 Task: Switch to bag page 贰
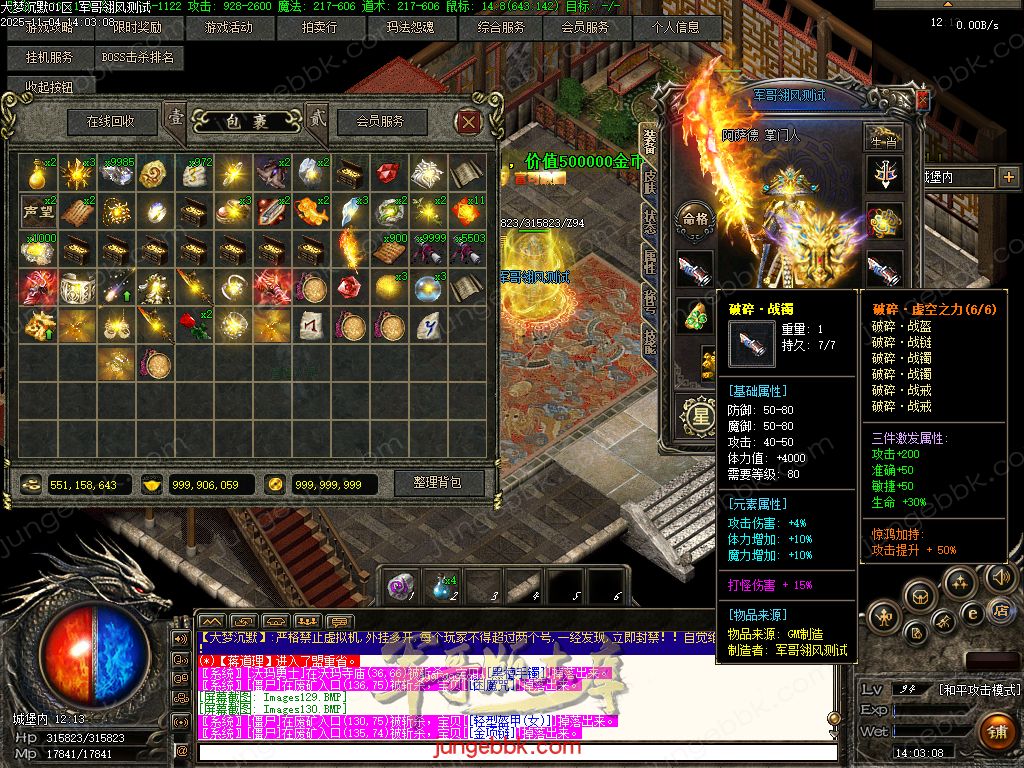point(317,118)
